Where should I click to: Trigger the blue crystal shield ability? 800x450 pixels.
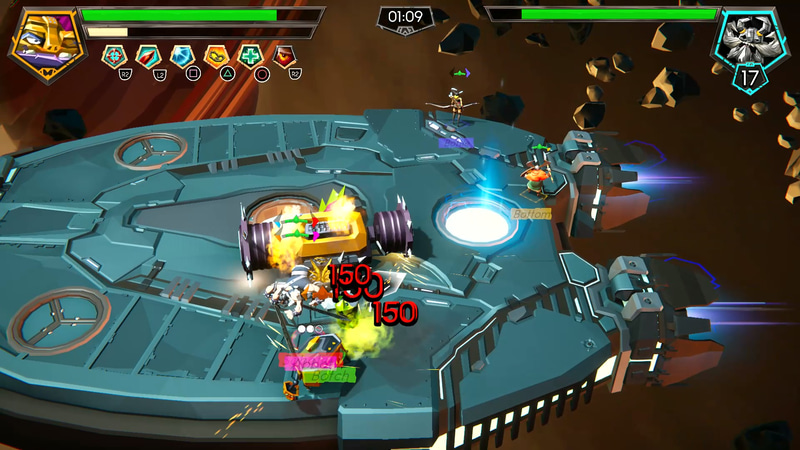(x=182, y=56)
